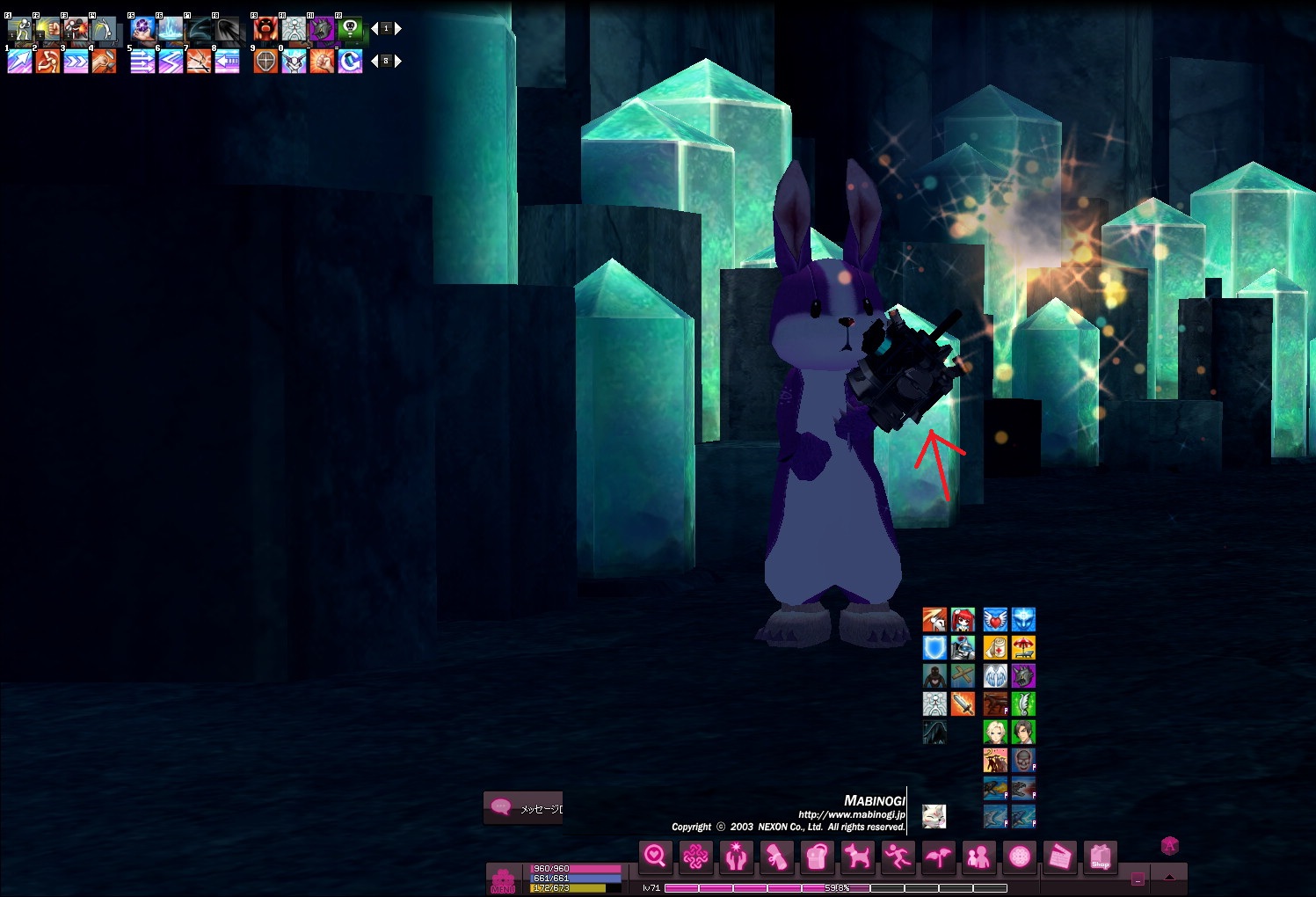
Task: Open the gift box Shop button
Action: pos(1100,856)
